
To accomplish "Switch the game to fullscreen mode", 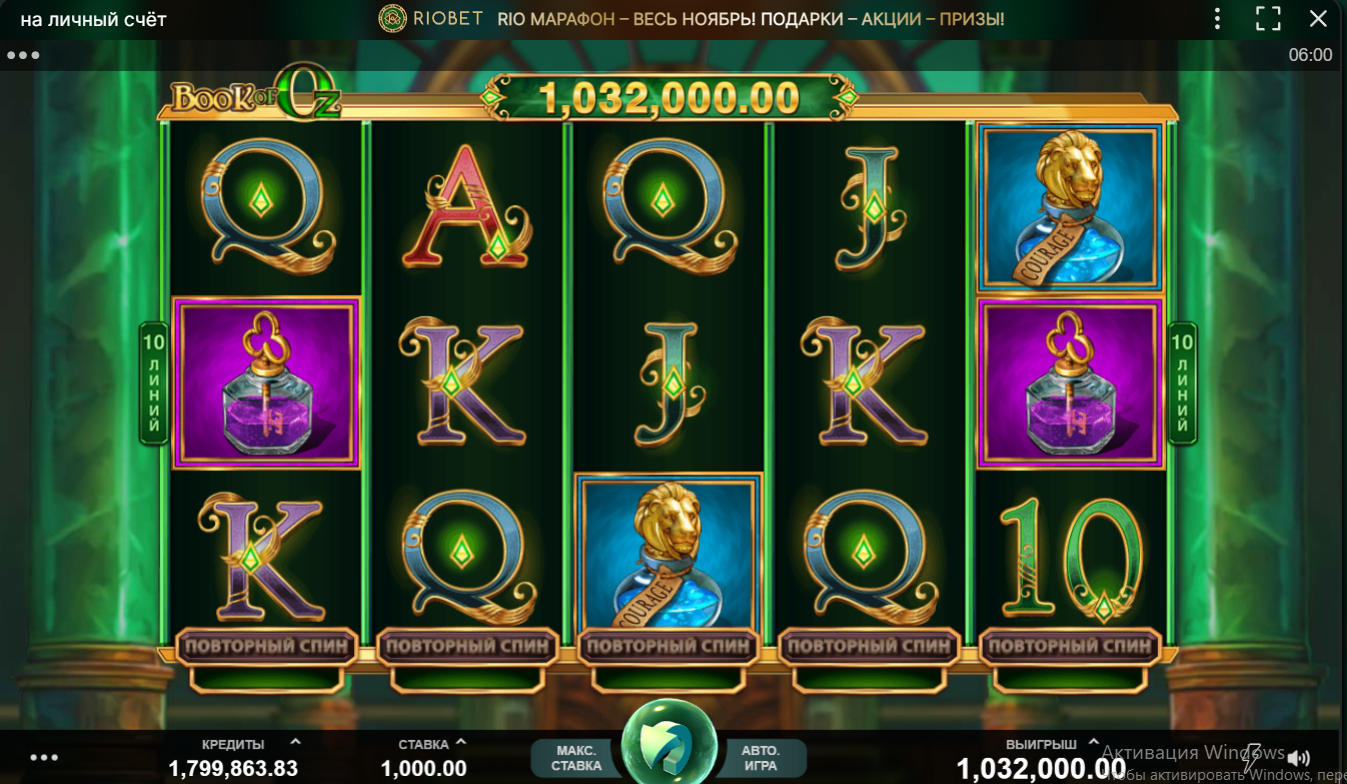I will [1268, 18].
